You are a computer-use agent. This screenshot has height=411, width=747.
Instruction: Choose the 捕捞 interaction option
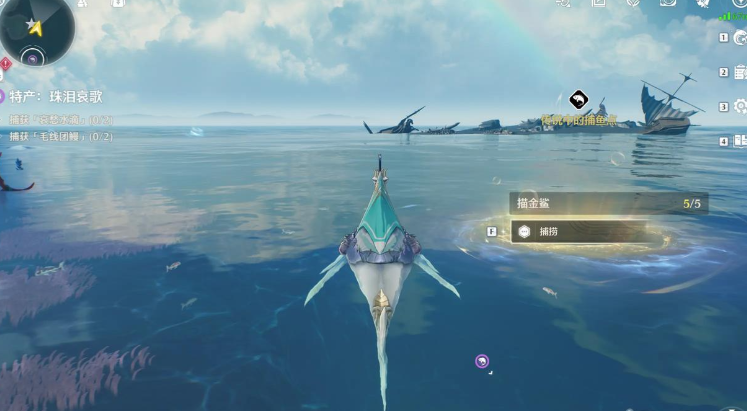click(x=585, y=231)
